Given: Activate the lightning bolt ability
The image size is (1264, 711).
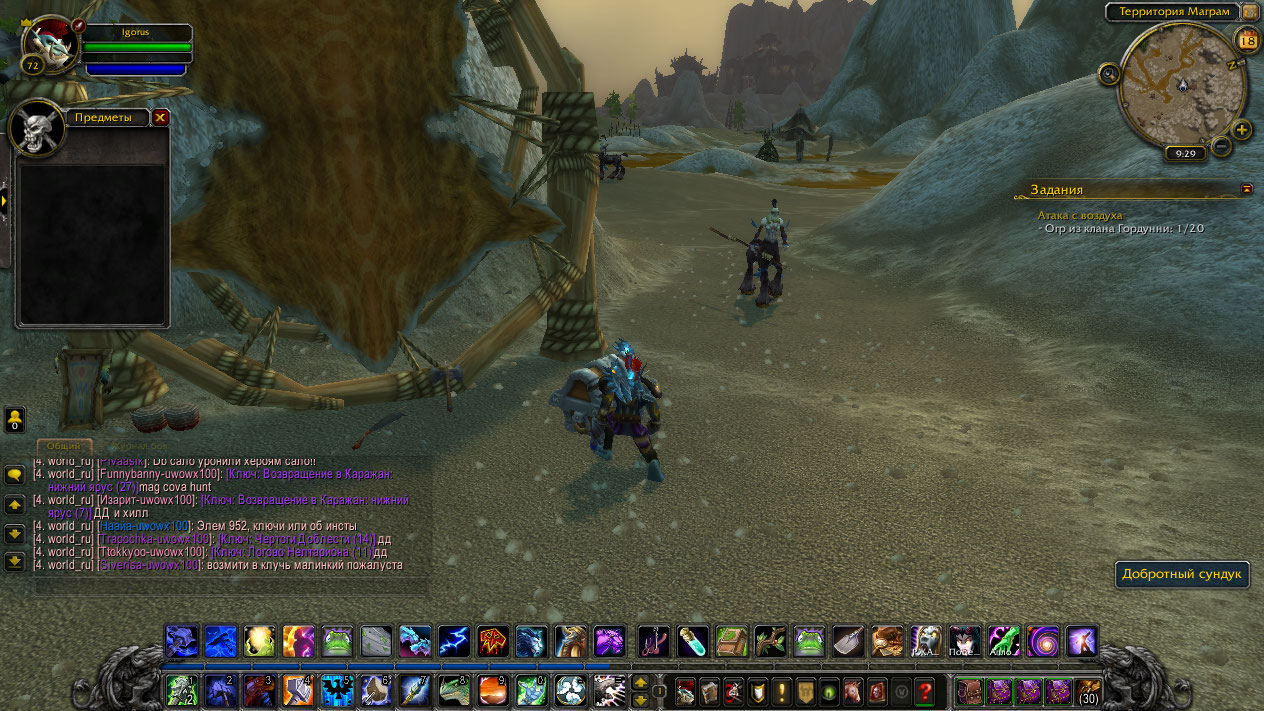Looking at the screenshot, I should click(454, 641).
